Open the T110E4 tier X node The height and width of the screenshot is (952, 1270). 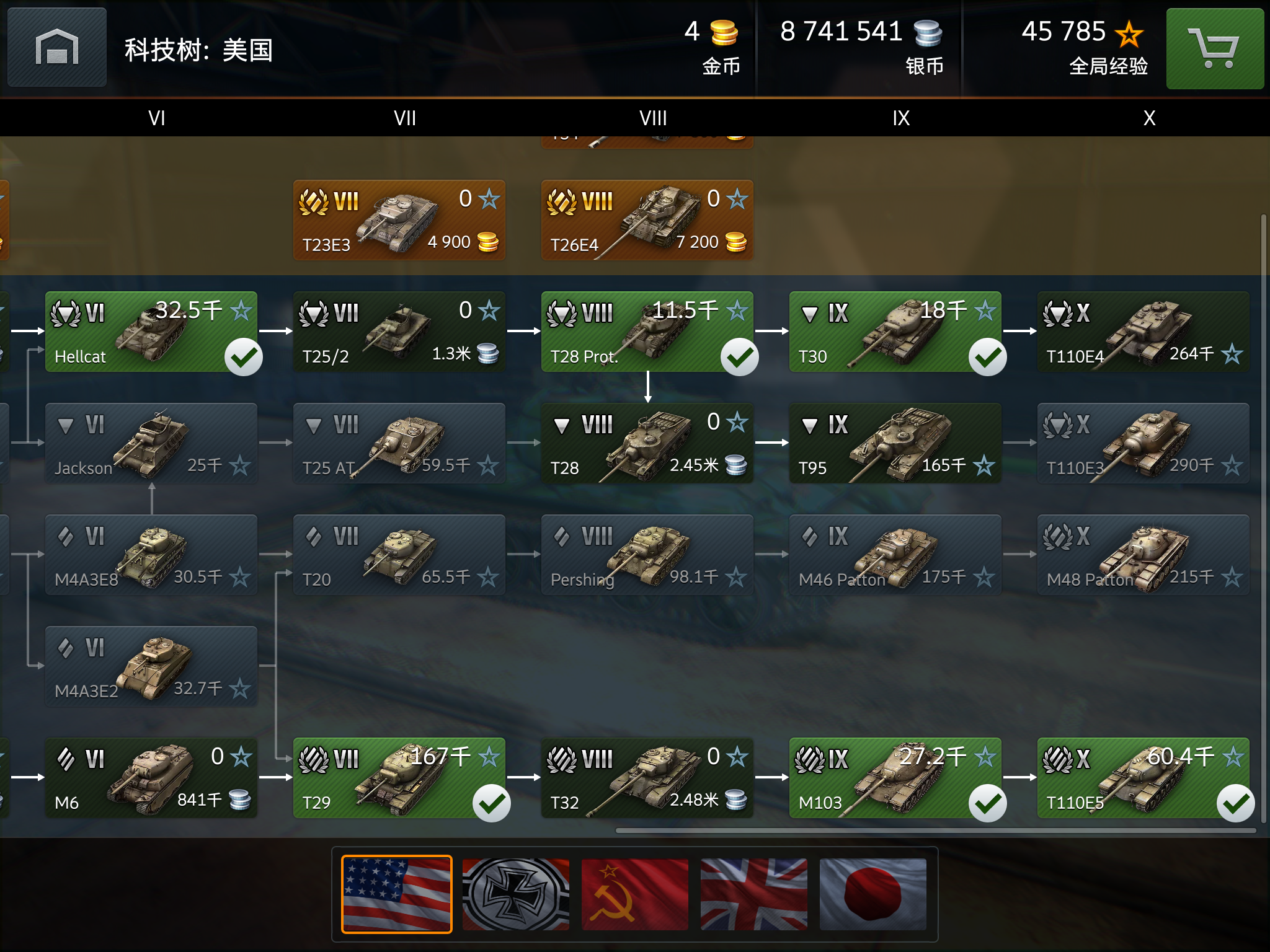[x=1143, y=332]
